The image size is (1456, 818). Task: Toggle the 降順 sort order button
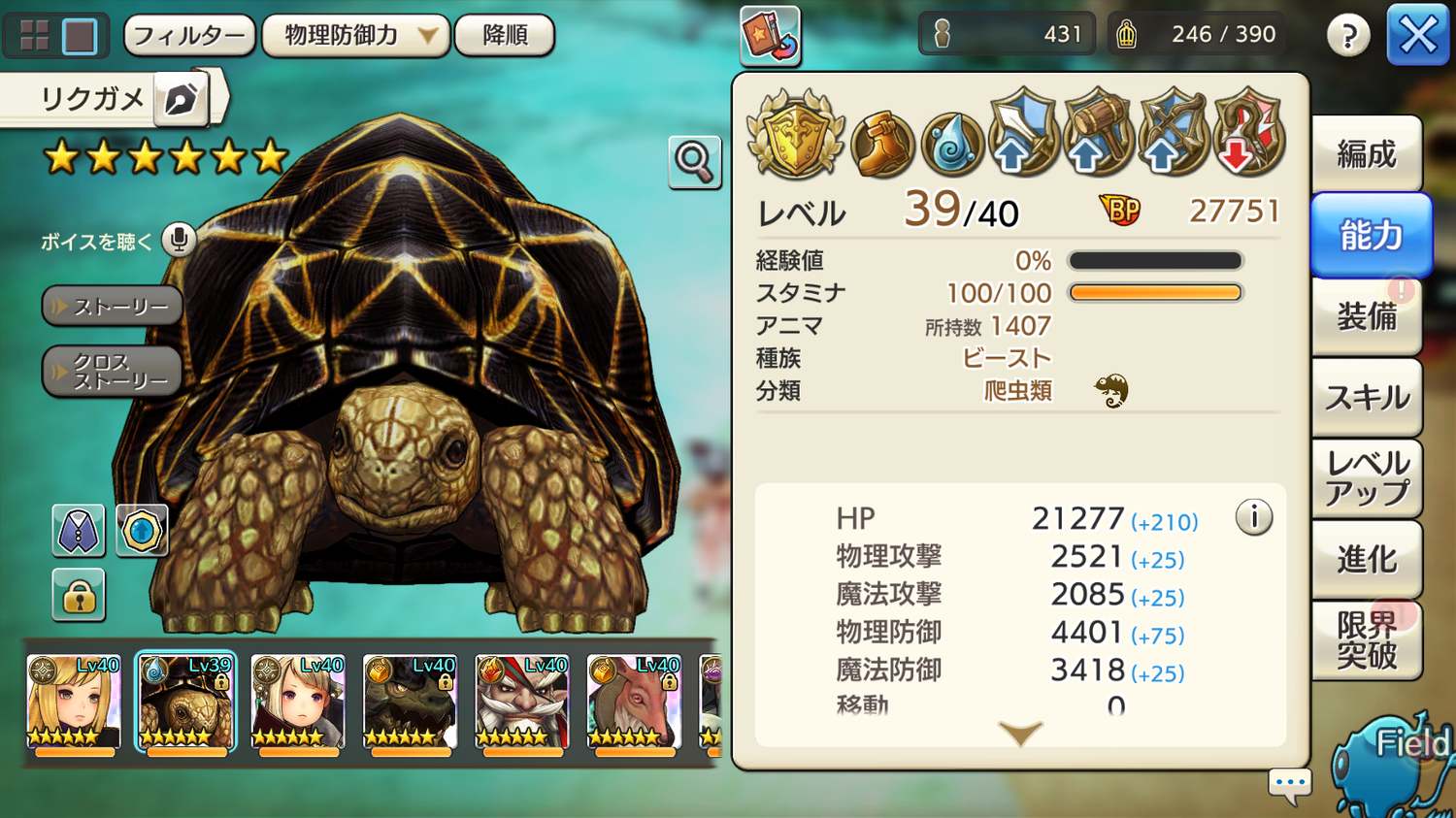505,36
